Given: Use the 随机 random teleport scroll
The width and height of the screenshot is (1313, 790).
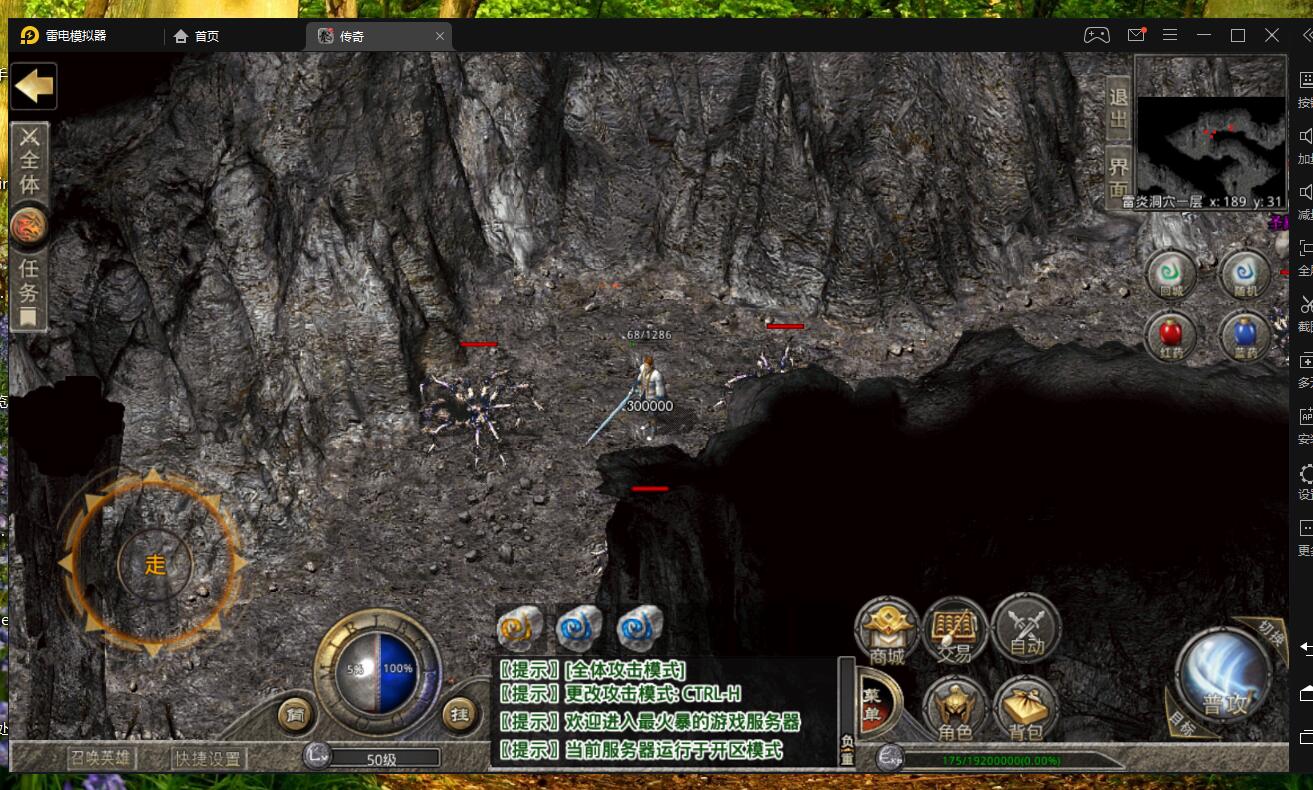Looking at the screenshot, I should 1244,274.
